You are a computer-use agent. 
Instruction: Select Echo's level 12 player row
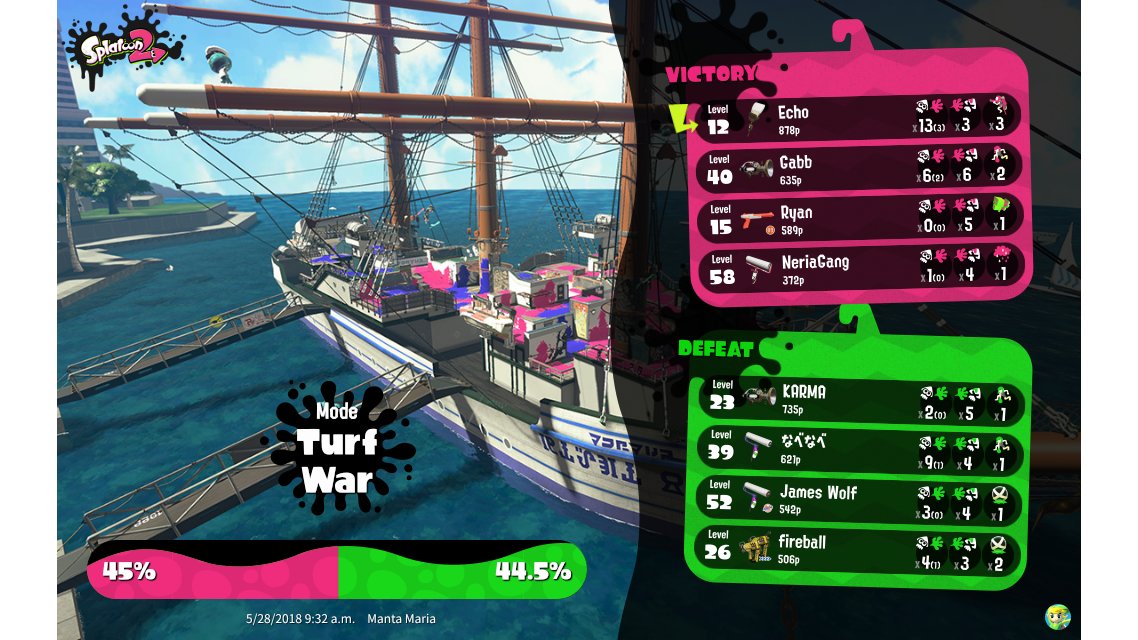click(860, 117)
